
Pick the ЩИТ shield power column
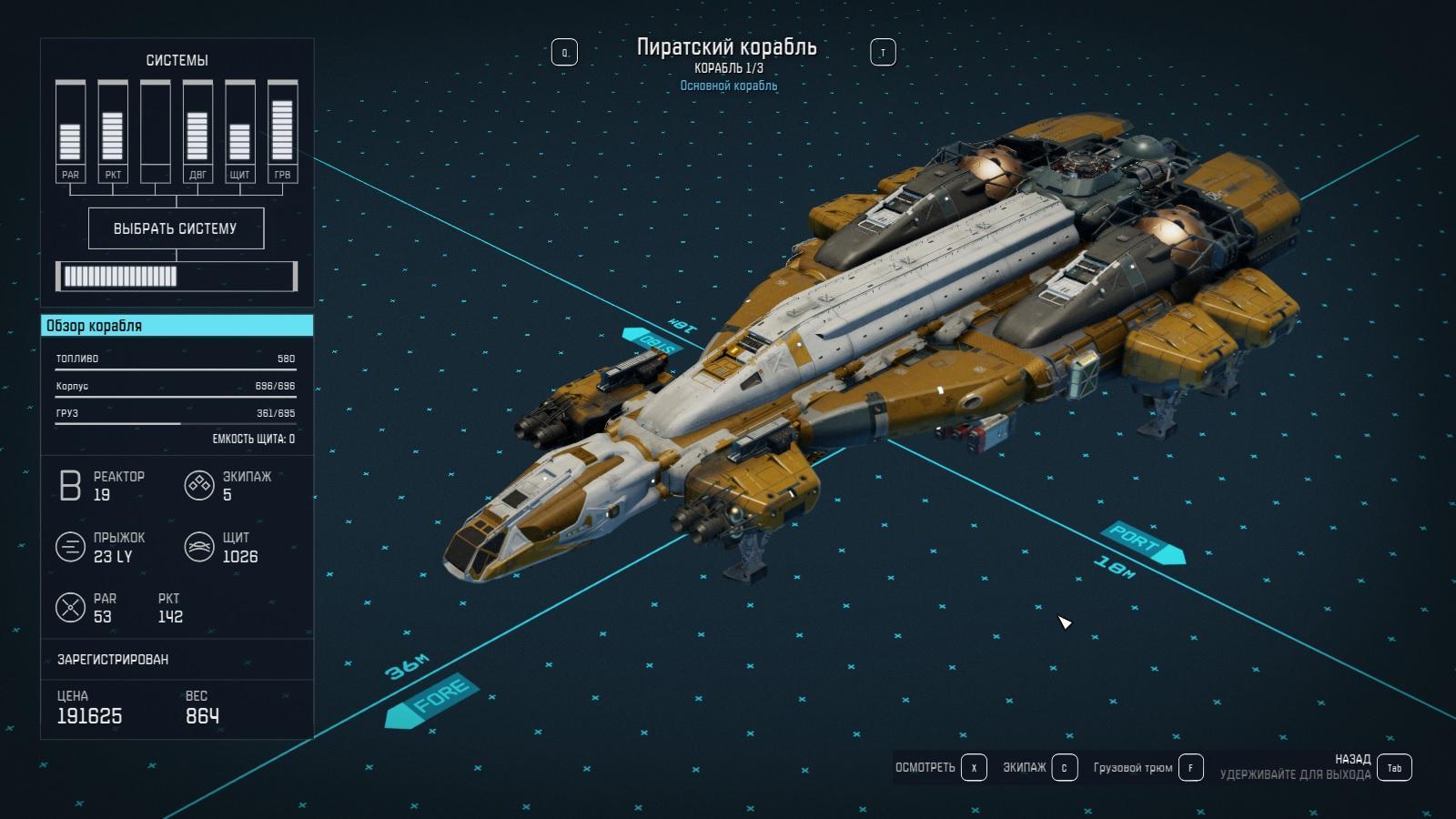pyautogui.click(x=239, y=132)
